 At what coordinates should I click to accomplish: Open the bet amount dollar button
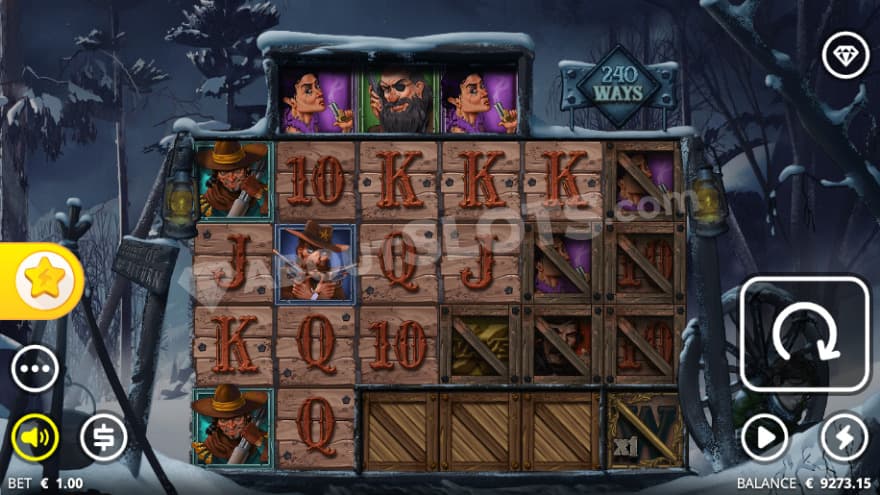click(x=103, y=437)
